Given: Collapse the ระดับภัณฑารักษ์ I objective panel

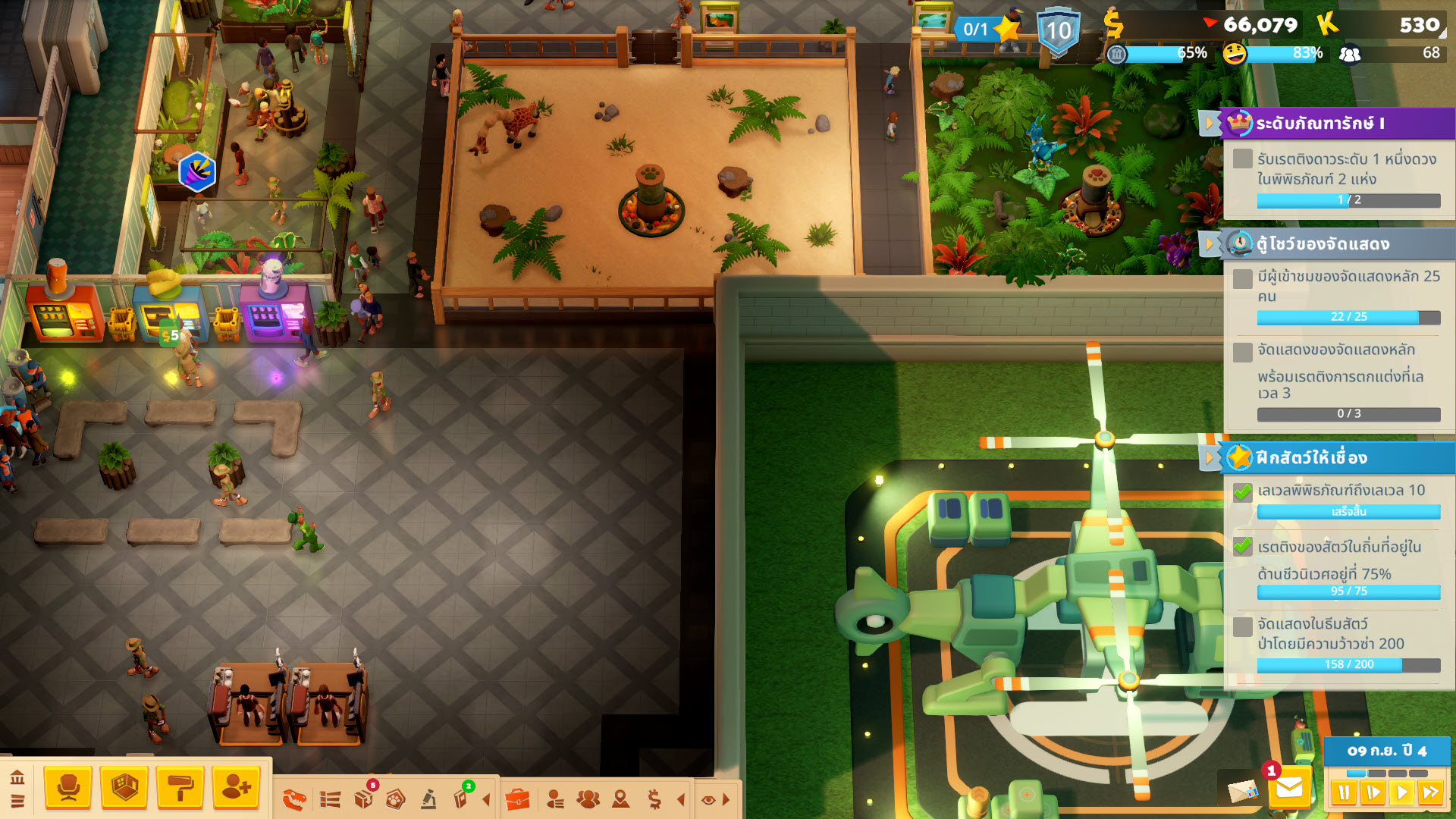Looking at the screenshot, I should [x=1210, y=123].
